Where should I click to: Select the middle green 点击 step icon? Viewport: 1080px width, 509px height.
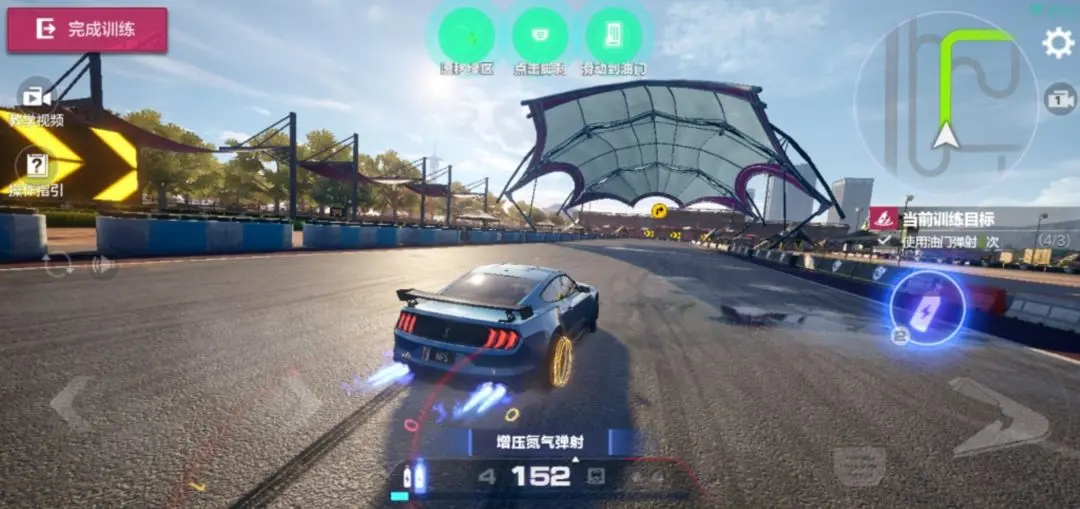coord(540,36)
